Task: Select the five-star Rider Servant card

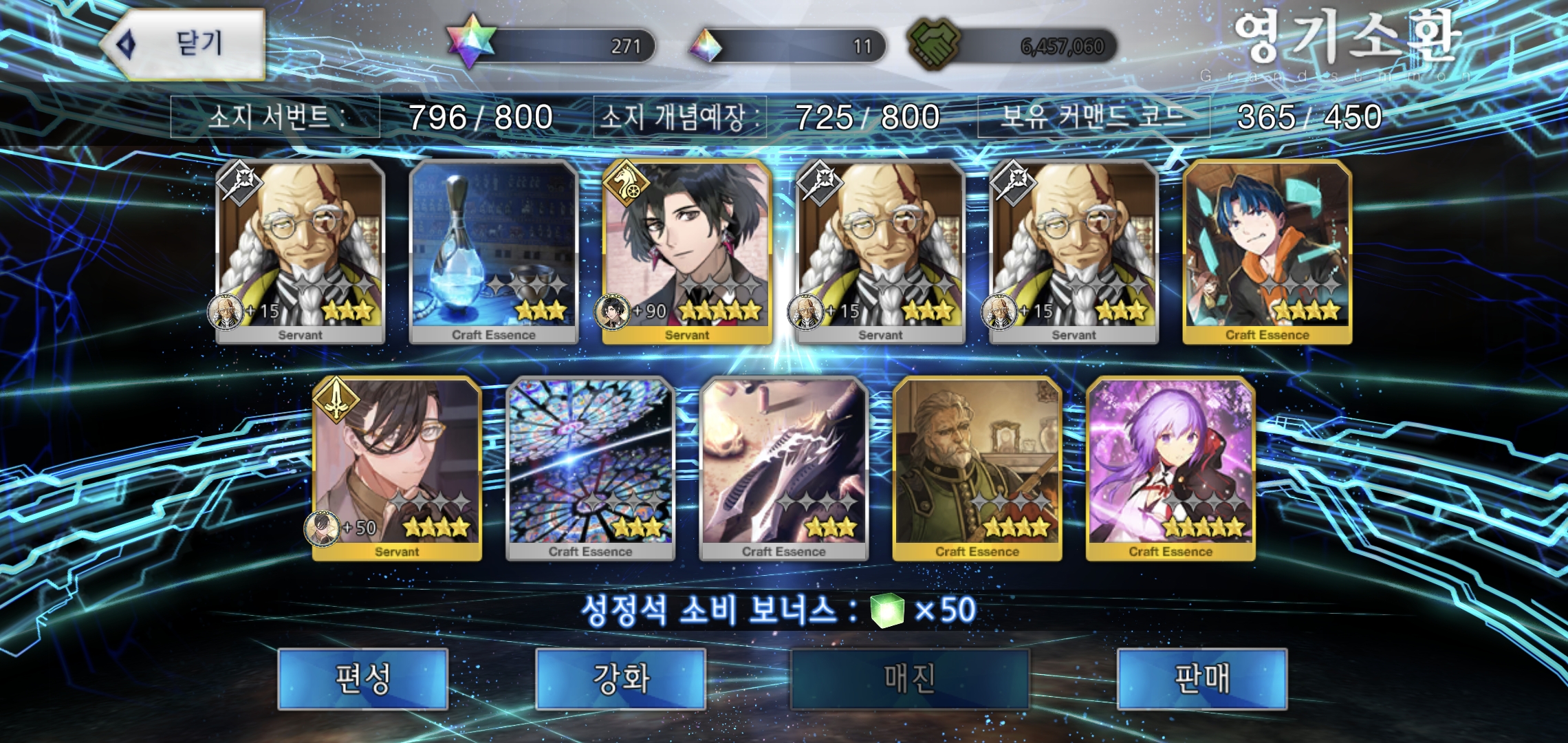Action: click(687, 252)
